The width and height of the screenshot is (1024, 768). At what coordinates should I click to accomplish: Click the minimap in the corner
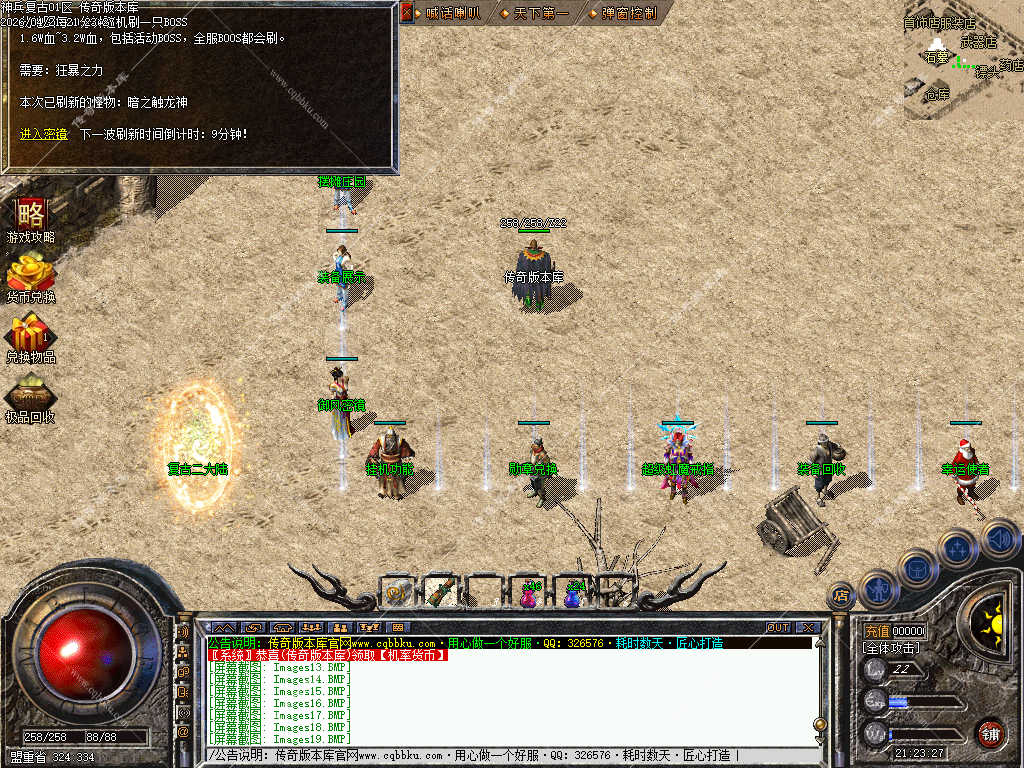[x=962, y=60]
